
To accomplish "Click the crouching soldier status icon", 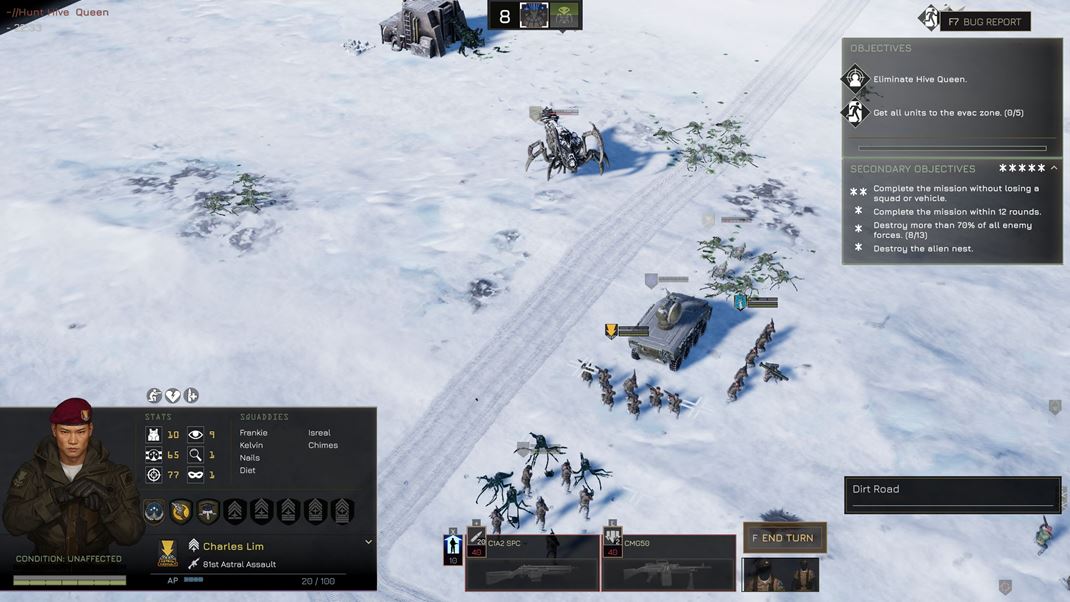I will coord(154,396).
